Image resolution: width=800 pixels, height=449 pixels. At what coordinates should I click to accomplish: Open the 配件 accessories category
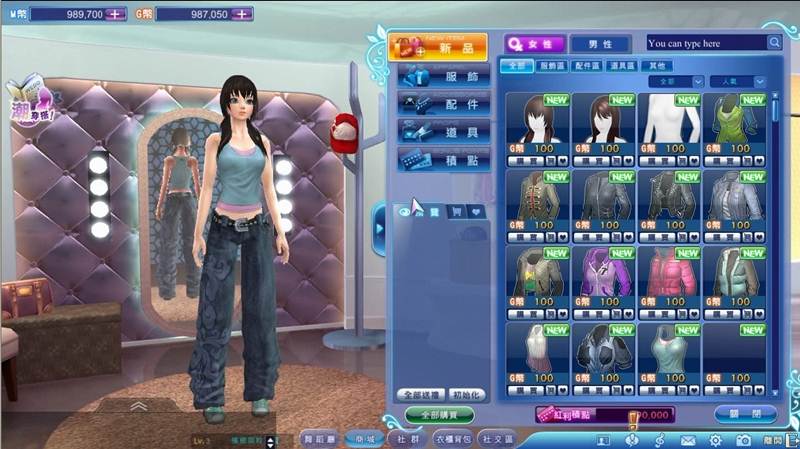(x=443, y=104)
